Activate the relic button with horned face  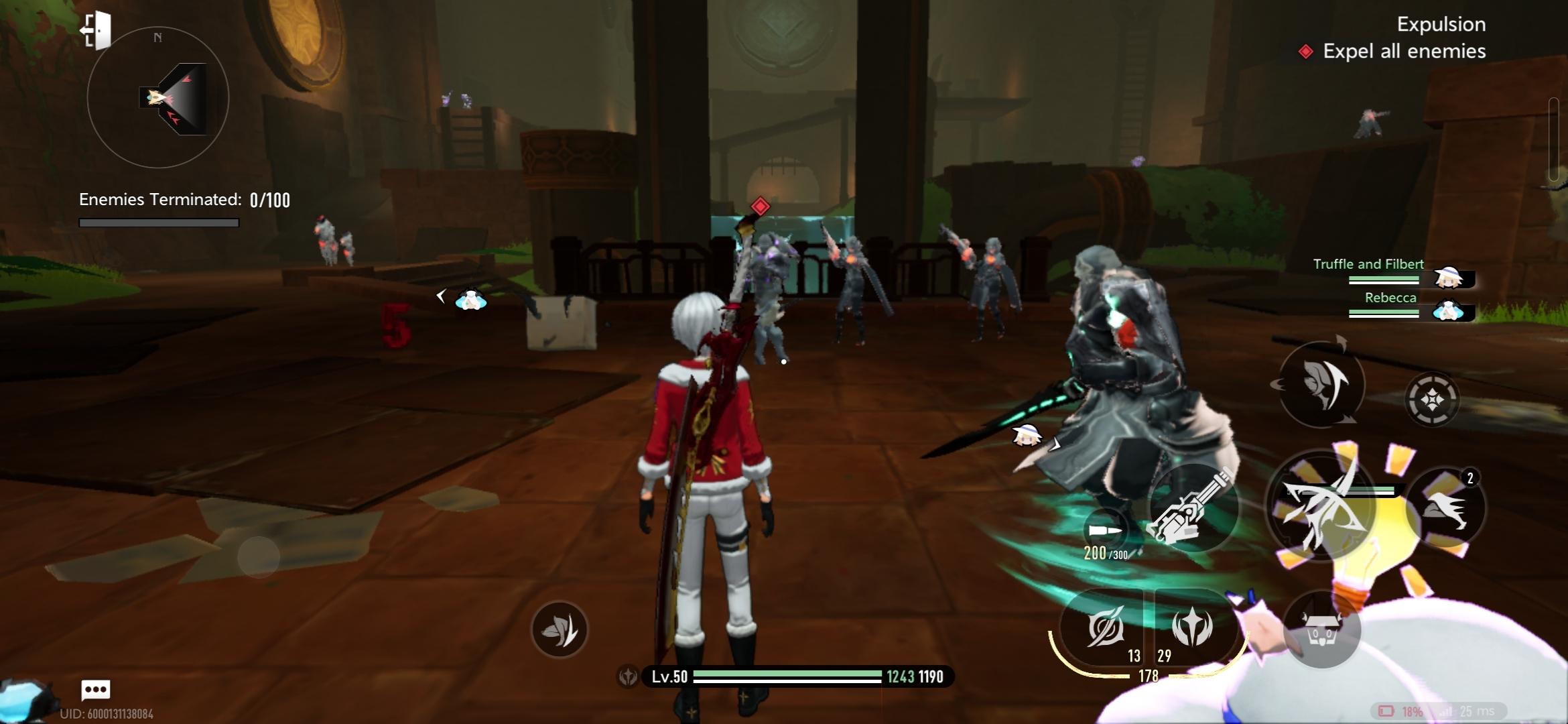(x=1321, y=631)
